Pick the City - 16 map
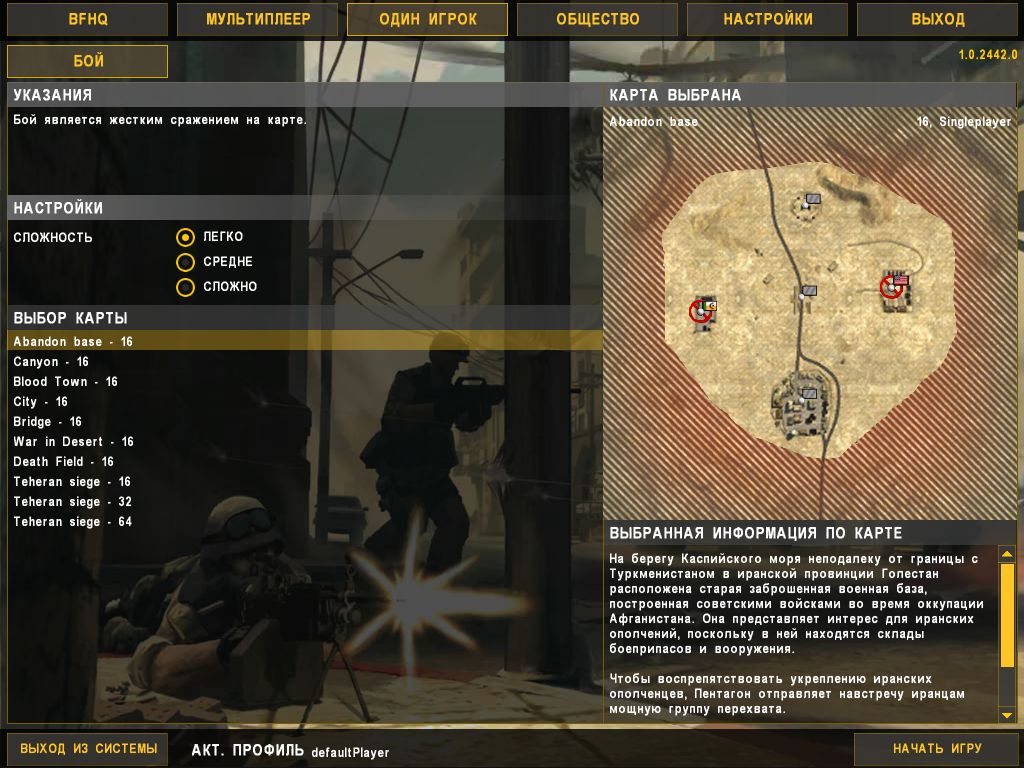The height and width of the screenshot is (768, 1024). [40, 402]
